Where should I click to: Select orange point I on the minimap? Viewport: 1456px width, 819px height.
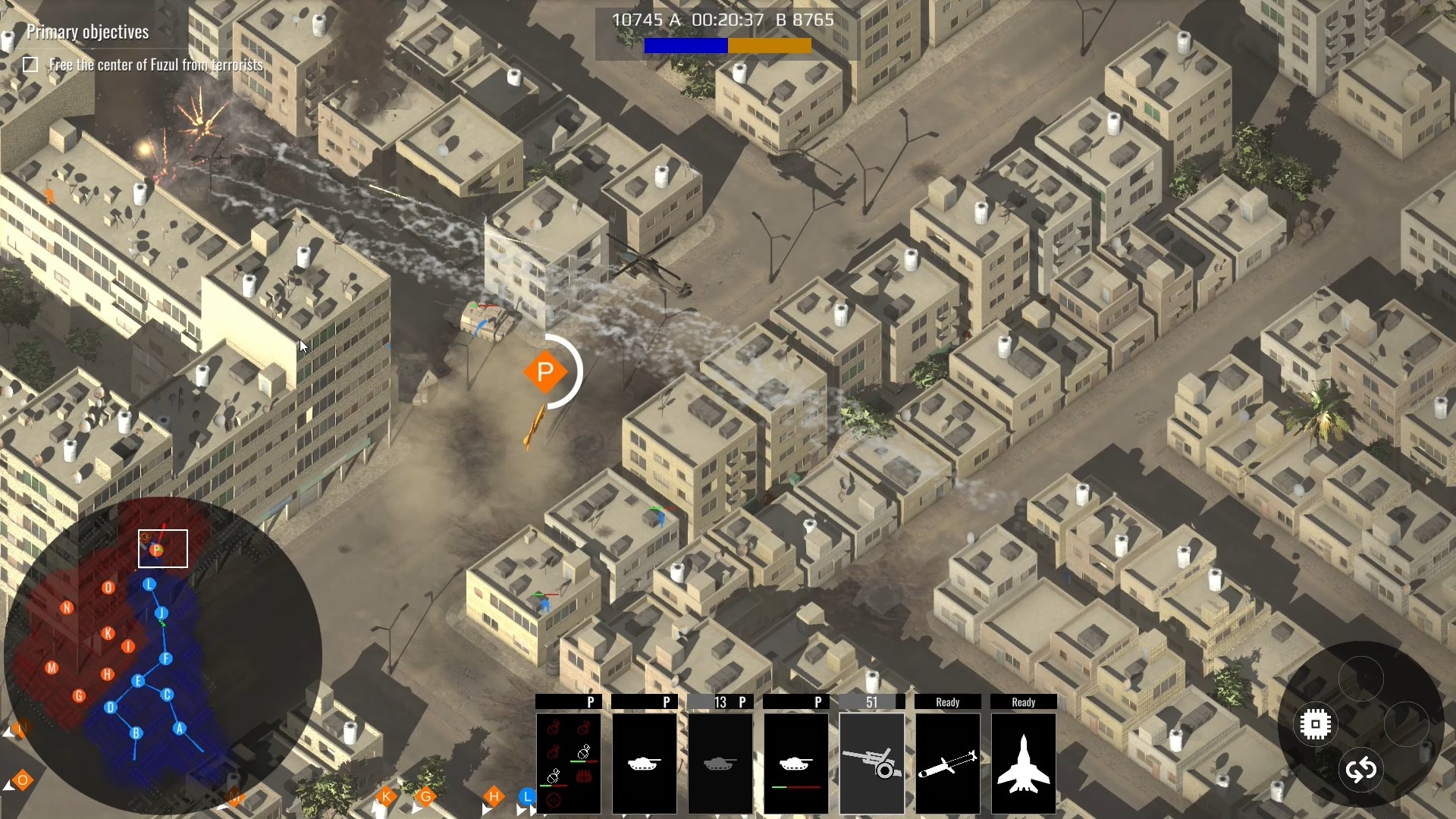coord(128,647)
